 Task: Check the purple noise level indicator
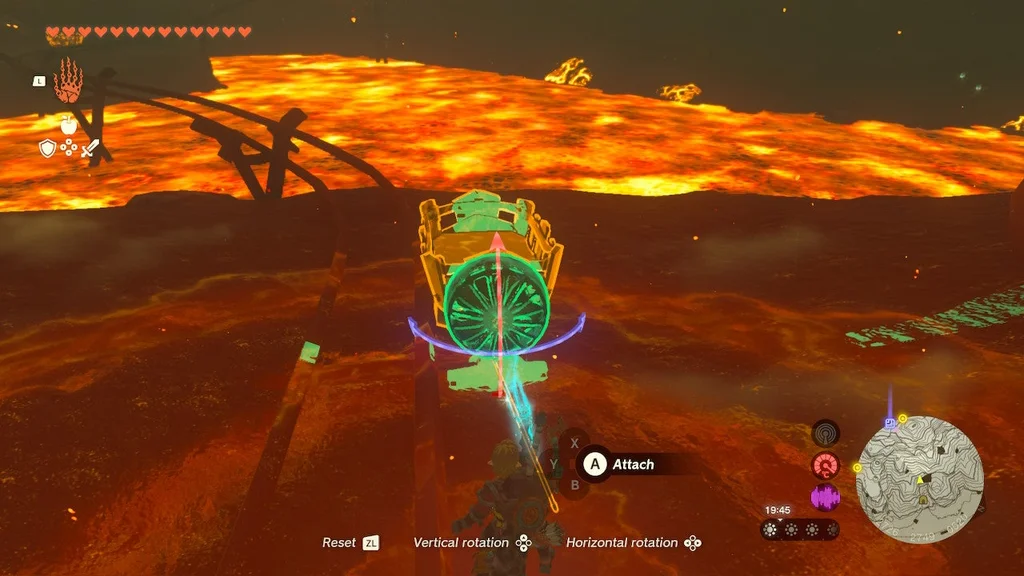[825, 497]
